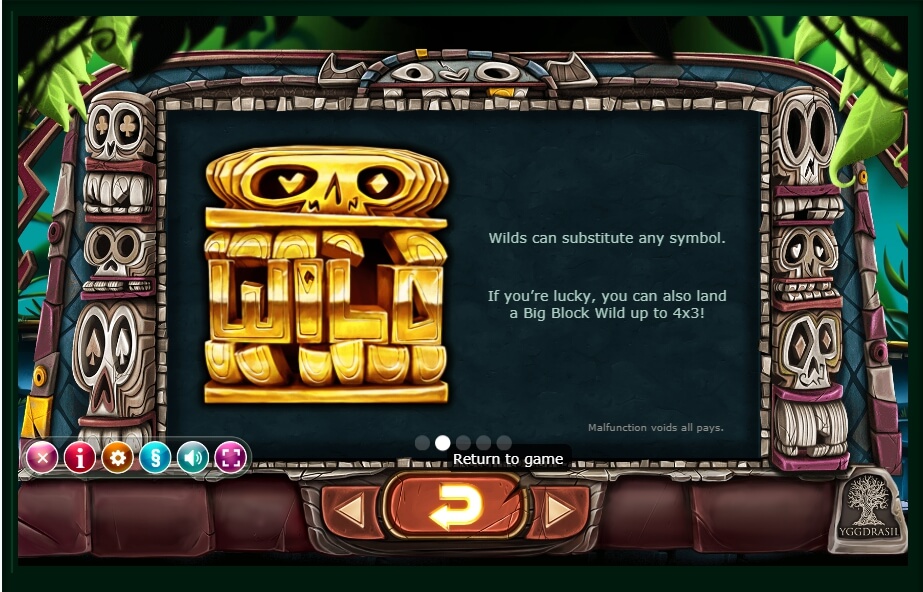Image resolution: width=923 pixels, height=592 pixels.
Task: Enter fullscreen with the purple brackets icon
Action: [230, 458]
